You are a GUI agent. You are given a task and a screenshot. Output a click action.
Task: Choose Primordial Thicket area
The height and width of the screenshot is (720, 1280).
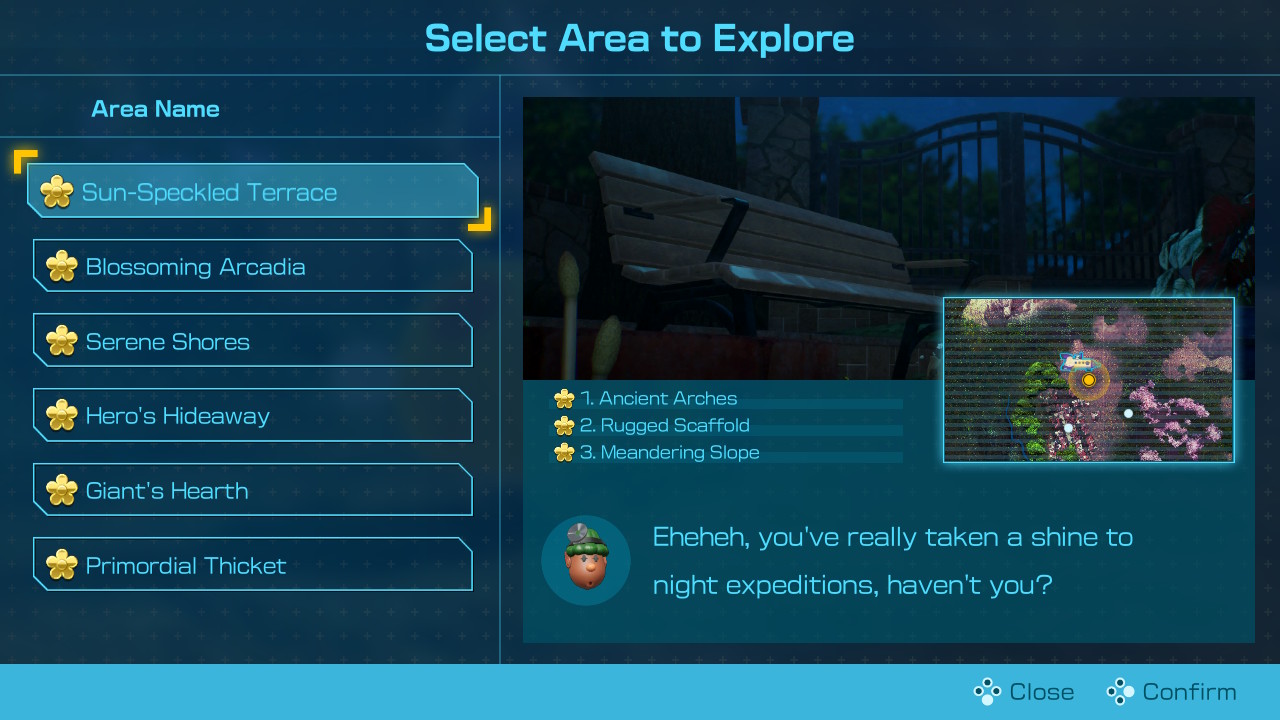click(x=252, y=565)
